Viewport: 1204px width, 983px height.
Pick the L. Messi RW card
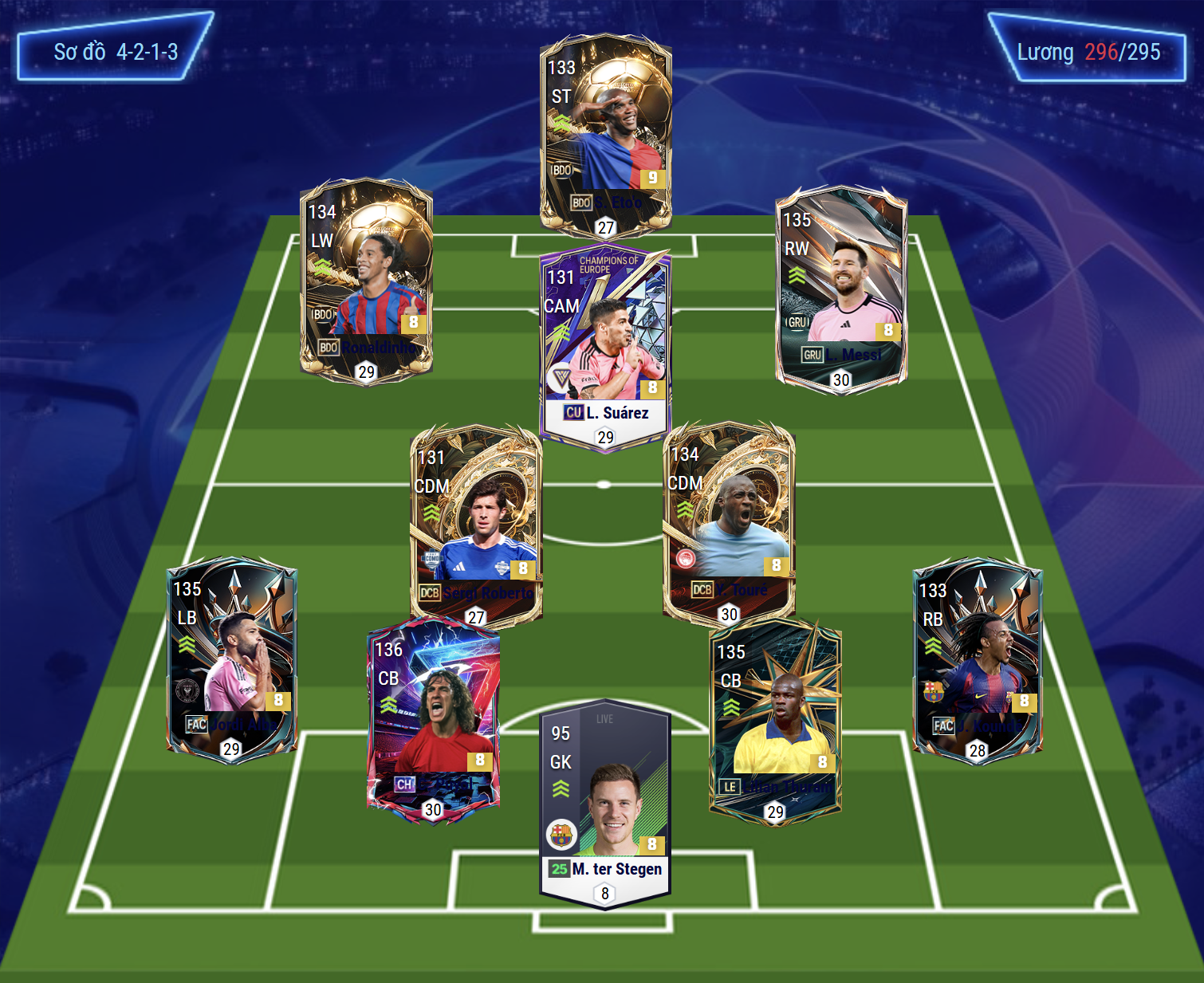841,285
